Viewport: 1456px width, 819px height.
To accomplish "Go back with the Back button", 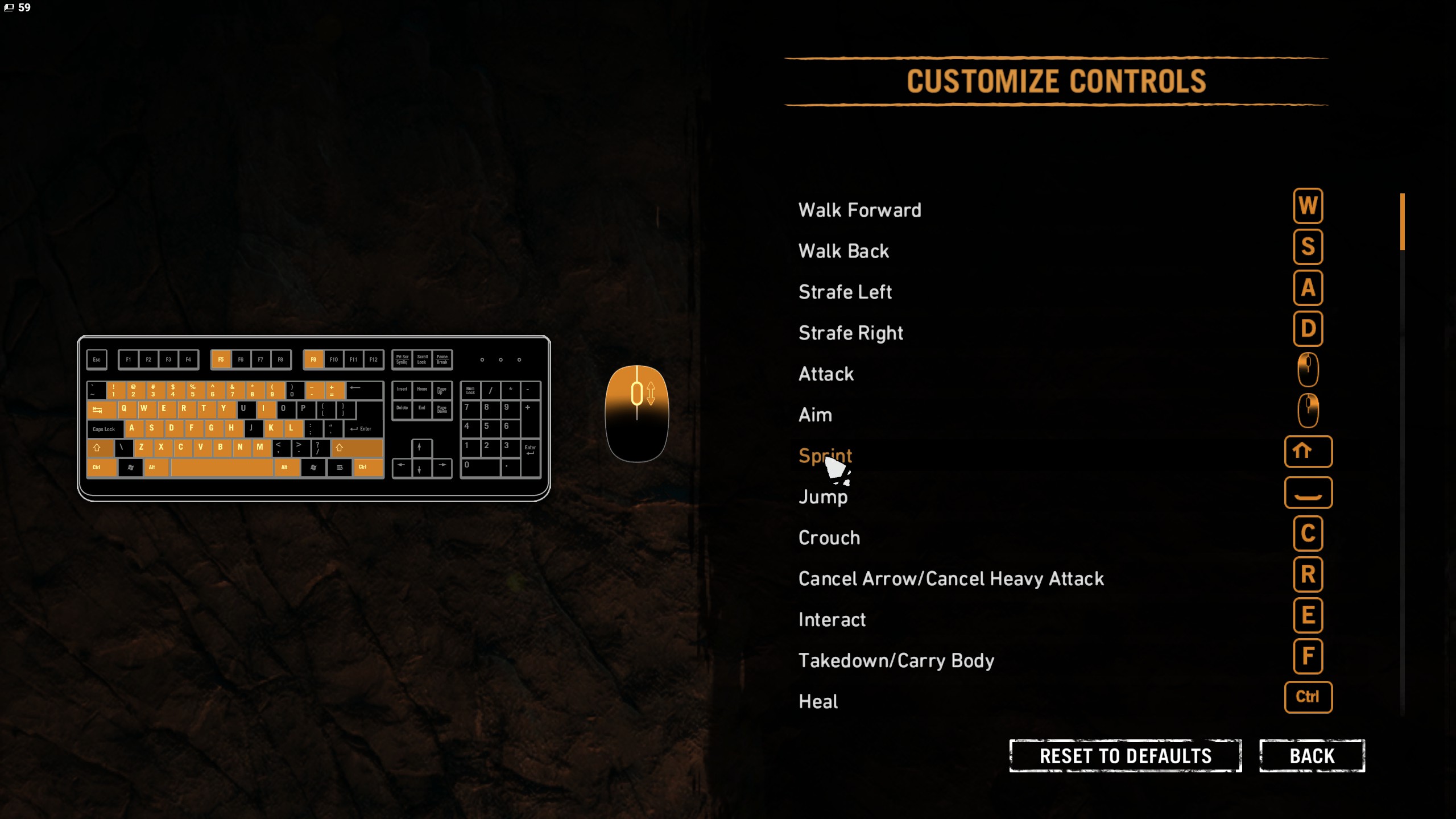I will pos(1312,756).
